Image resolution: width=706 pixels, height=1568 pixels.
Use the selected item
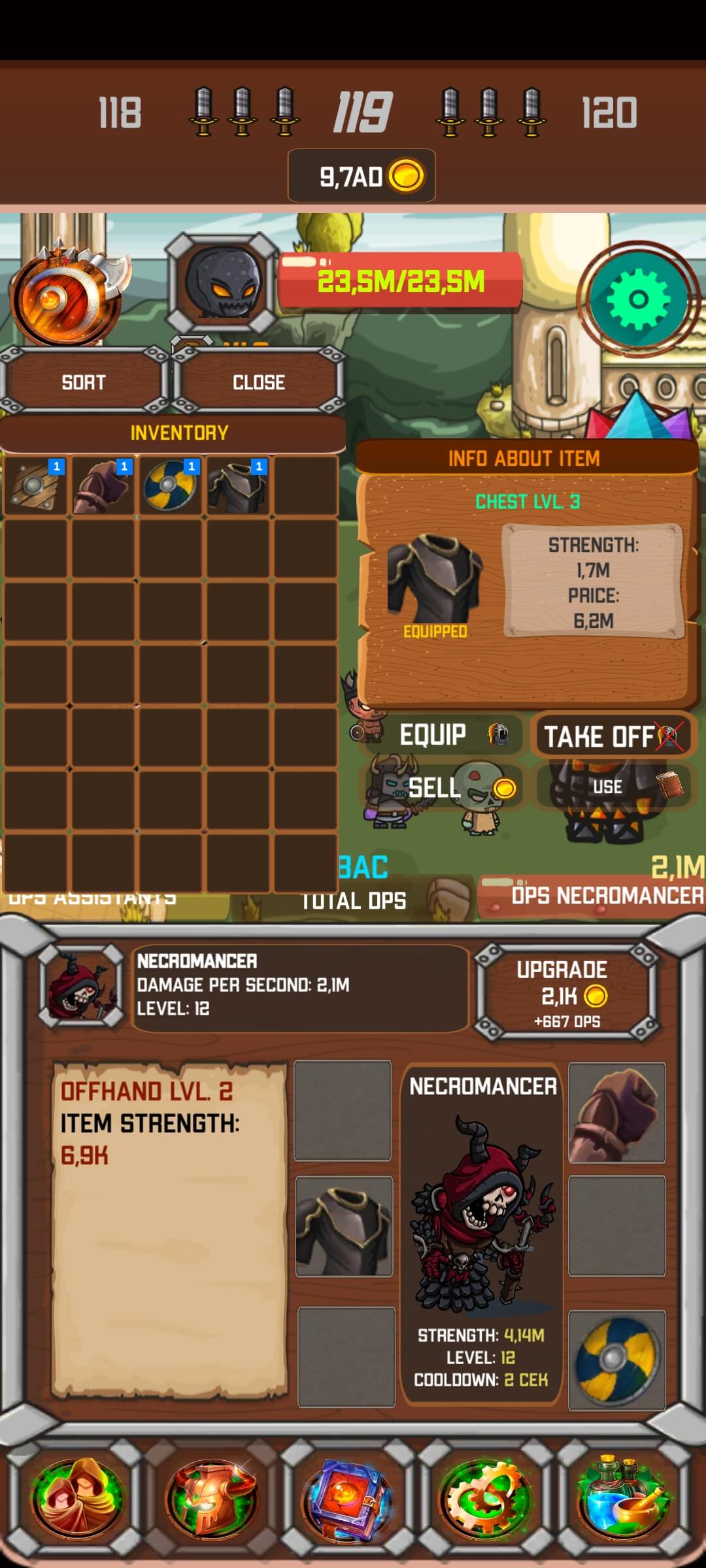(x=613, y=787)
